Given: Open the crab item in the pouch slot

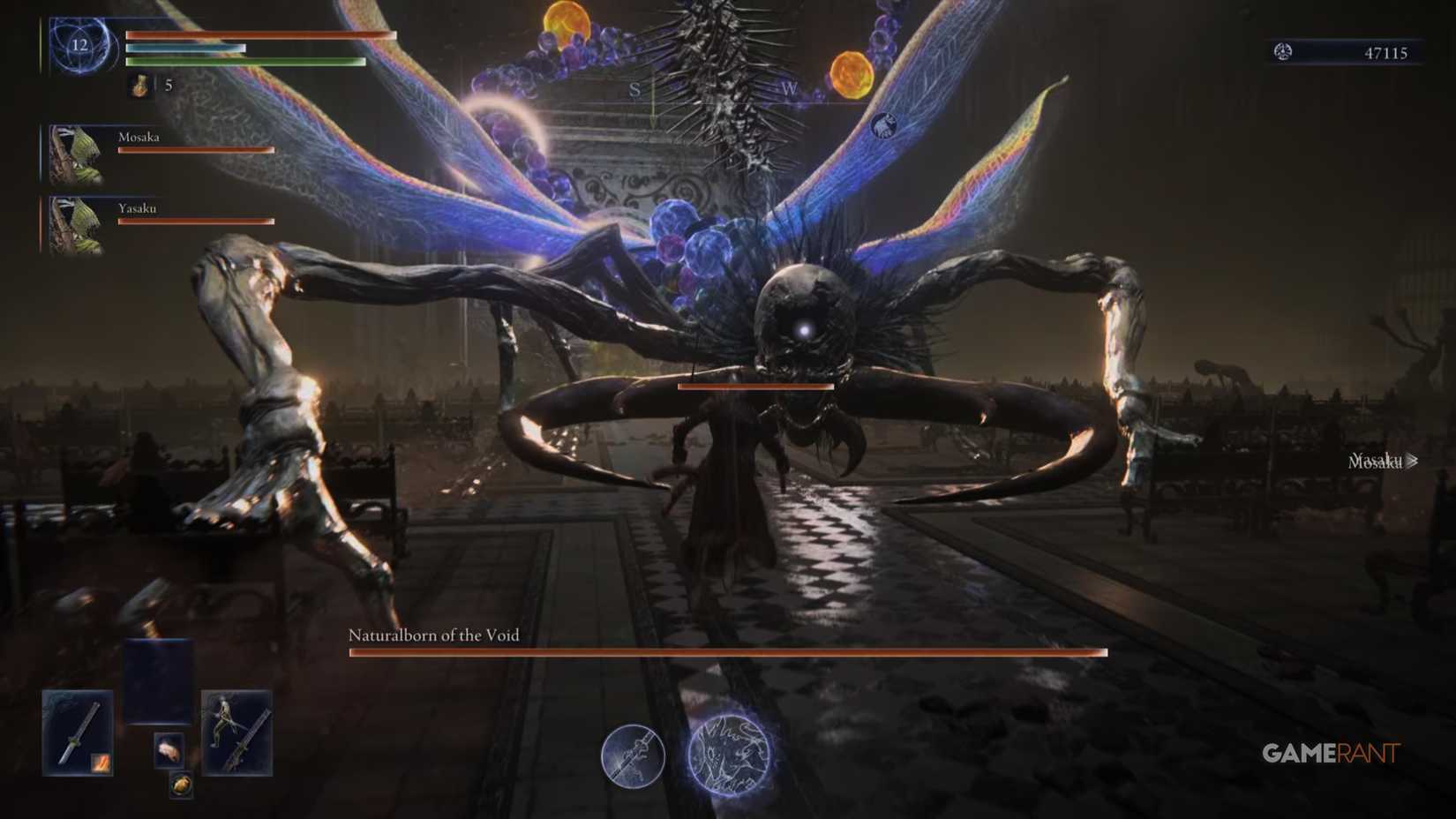Looking at the screenshot, I should click(x=170, y=751).
